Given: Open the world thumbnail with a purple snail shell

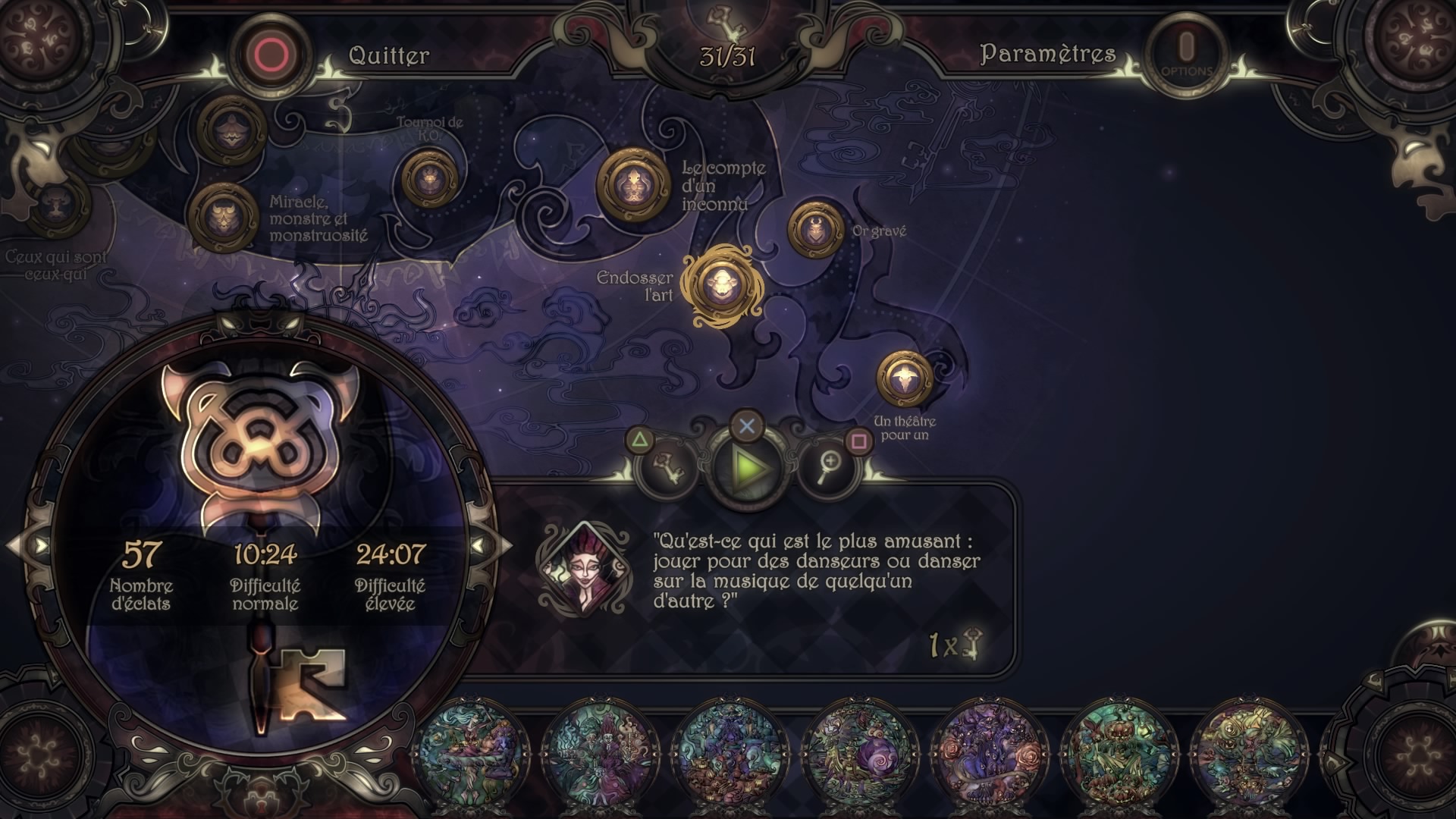Looking at the screenshot, I should pos(861,752).
